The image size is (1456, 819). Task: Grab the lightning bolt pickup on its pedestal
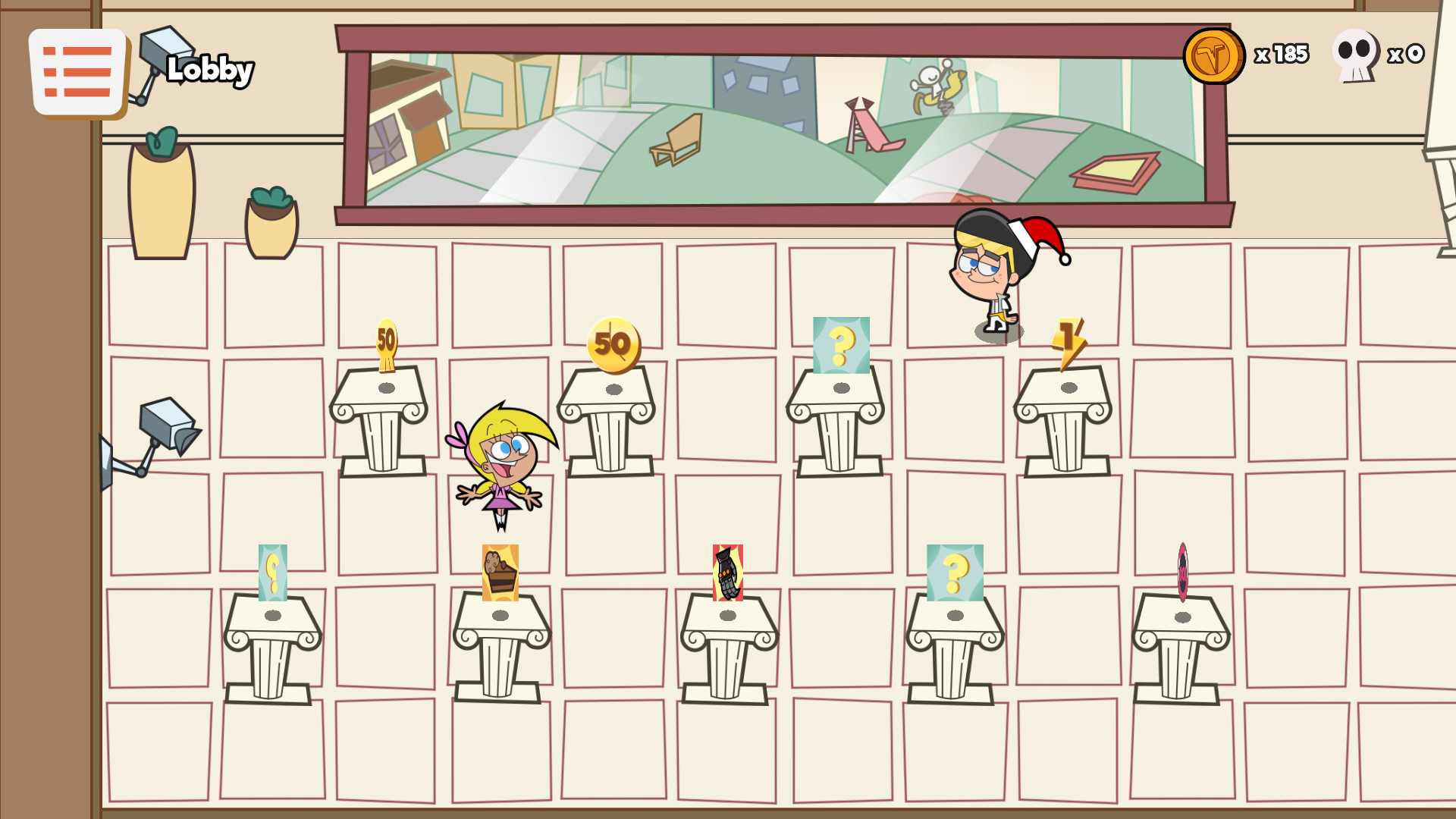click(x=1068, y=340)
